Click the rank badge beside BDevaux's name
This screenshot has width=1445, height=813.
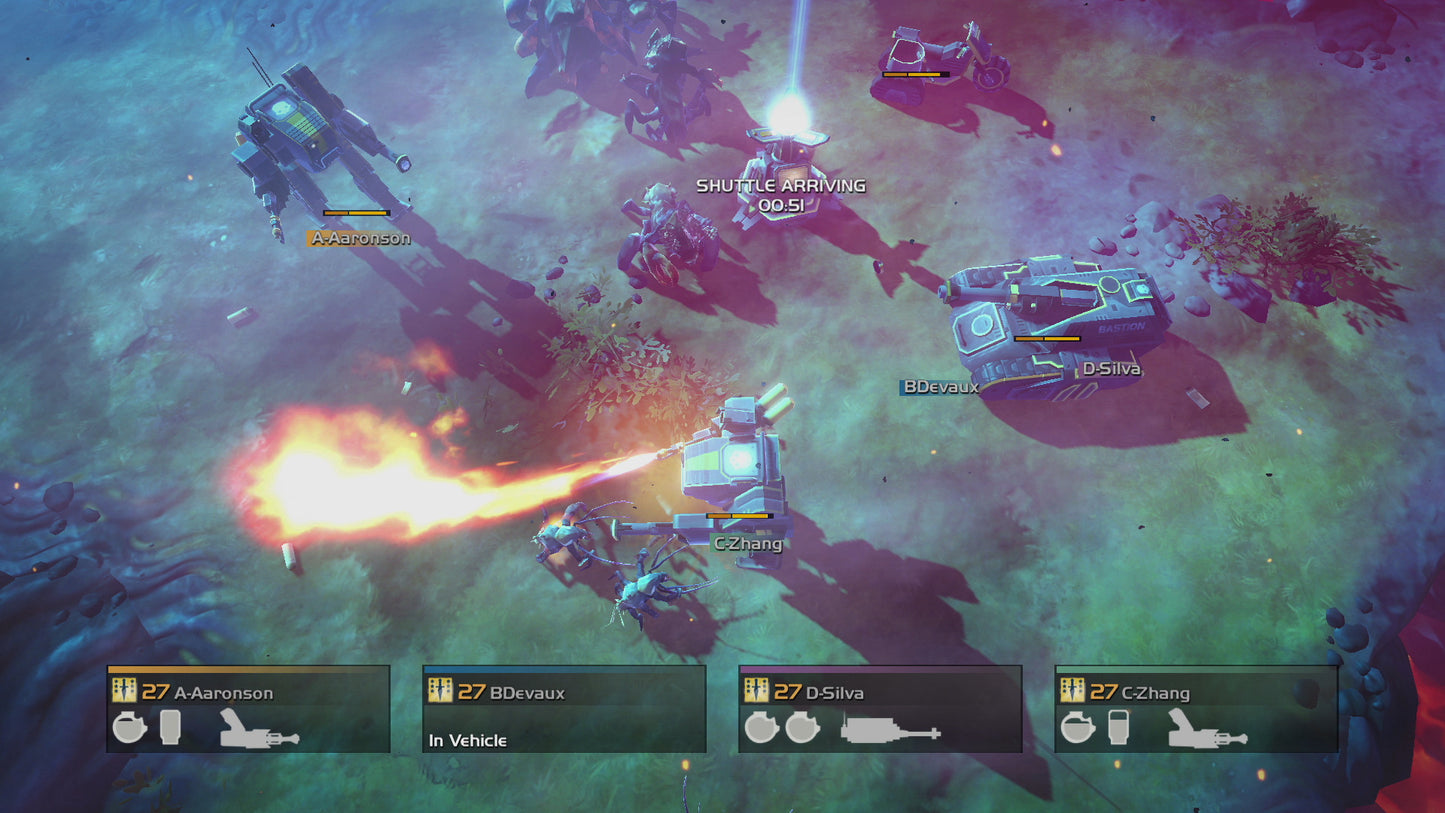pyautogui.click(x=440, y=689)
